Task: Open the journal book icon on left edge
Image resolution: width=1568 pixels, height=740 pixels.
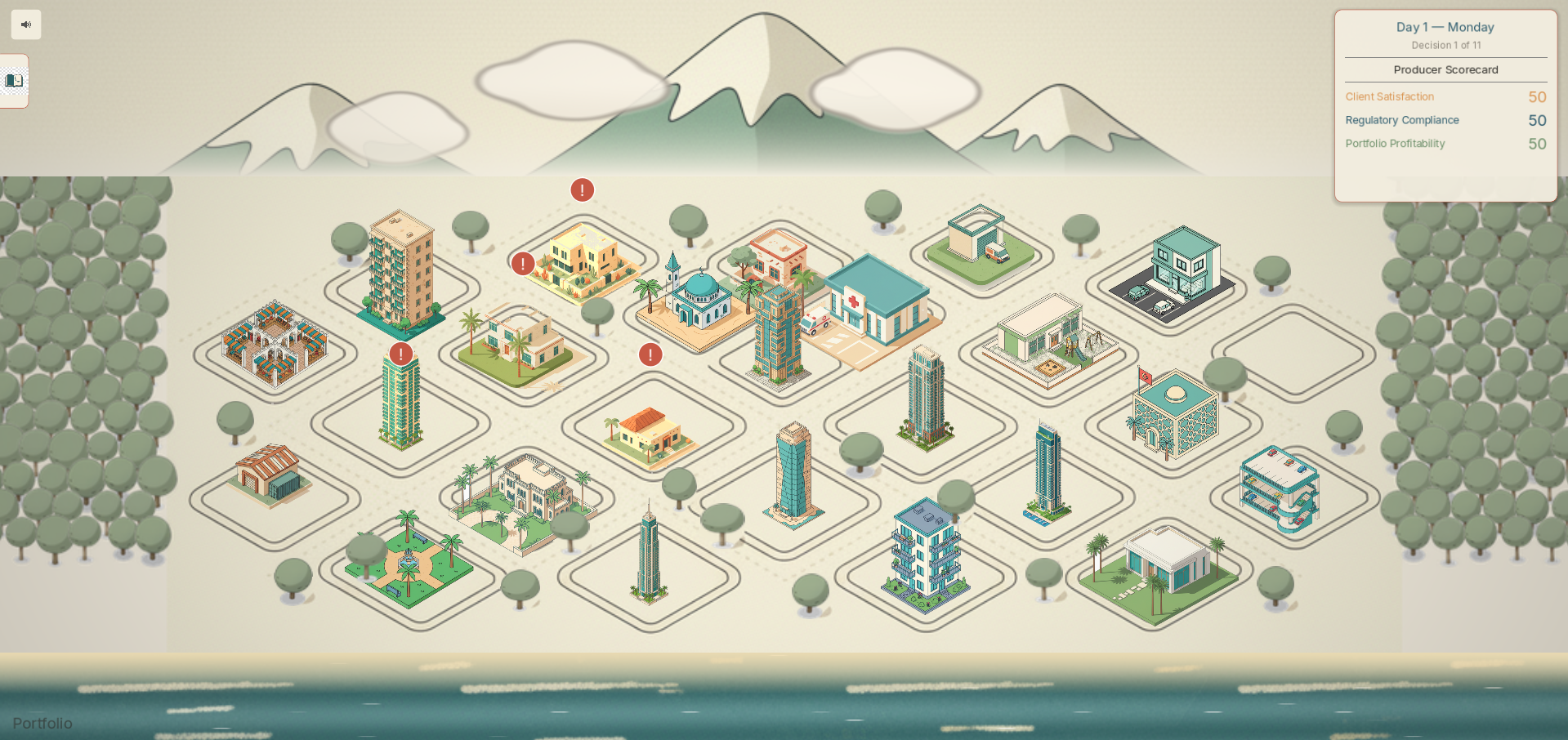Action: click(14, 80)
